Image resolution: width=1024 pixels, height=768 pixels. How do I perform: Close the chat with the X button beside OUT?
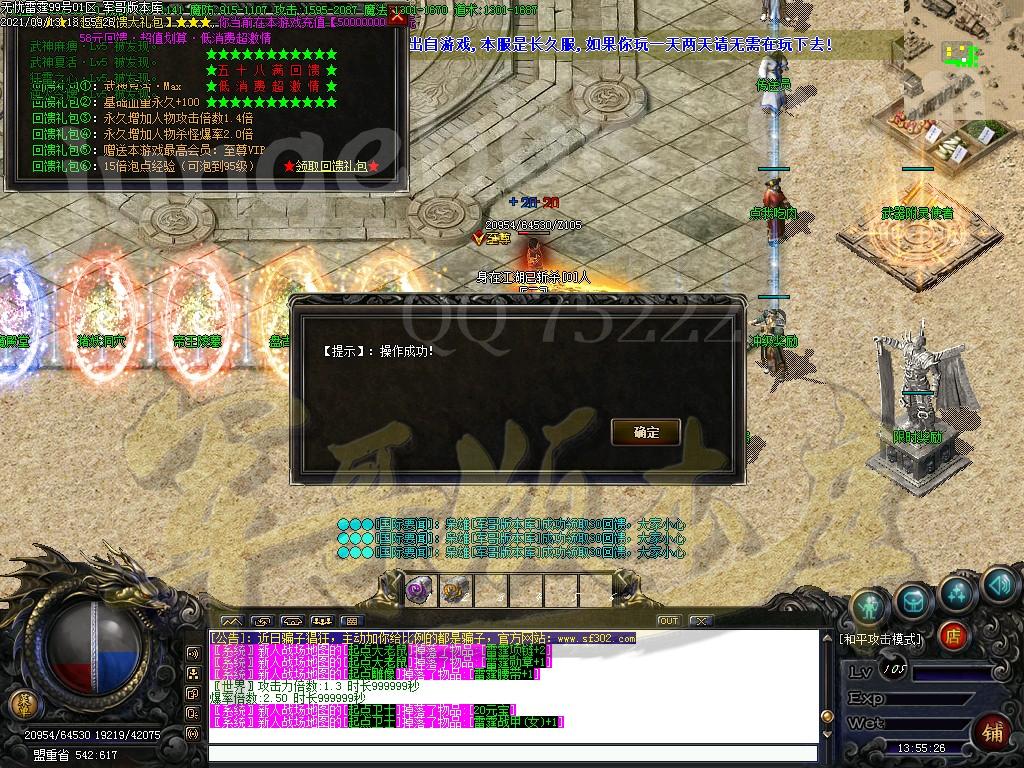pos(699,621)
